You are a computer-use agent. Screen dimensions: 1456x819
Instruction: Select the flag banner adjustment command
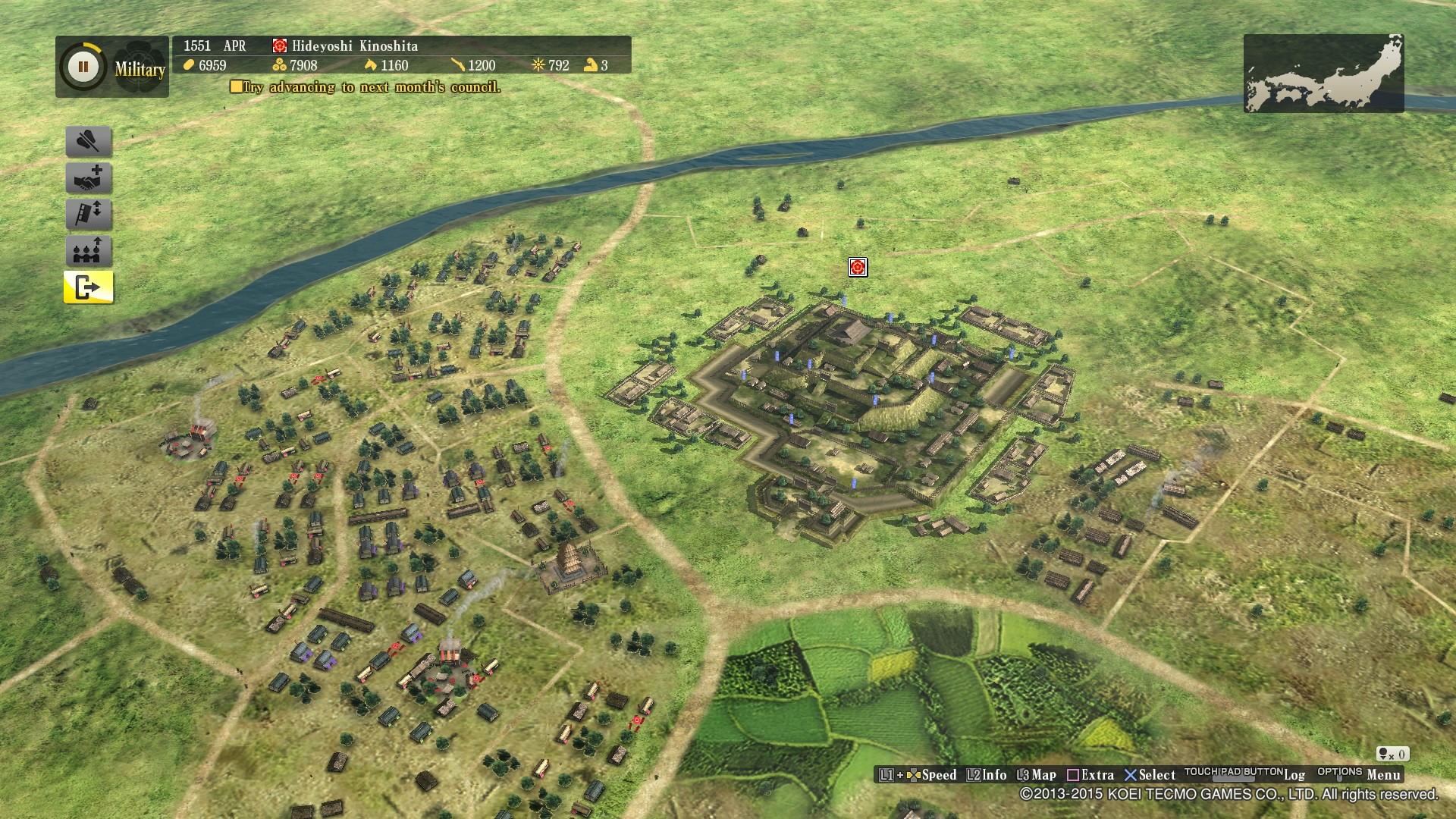tap(87, 215)
